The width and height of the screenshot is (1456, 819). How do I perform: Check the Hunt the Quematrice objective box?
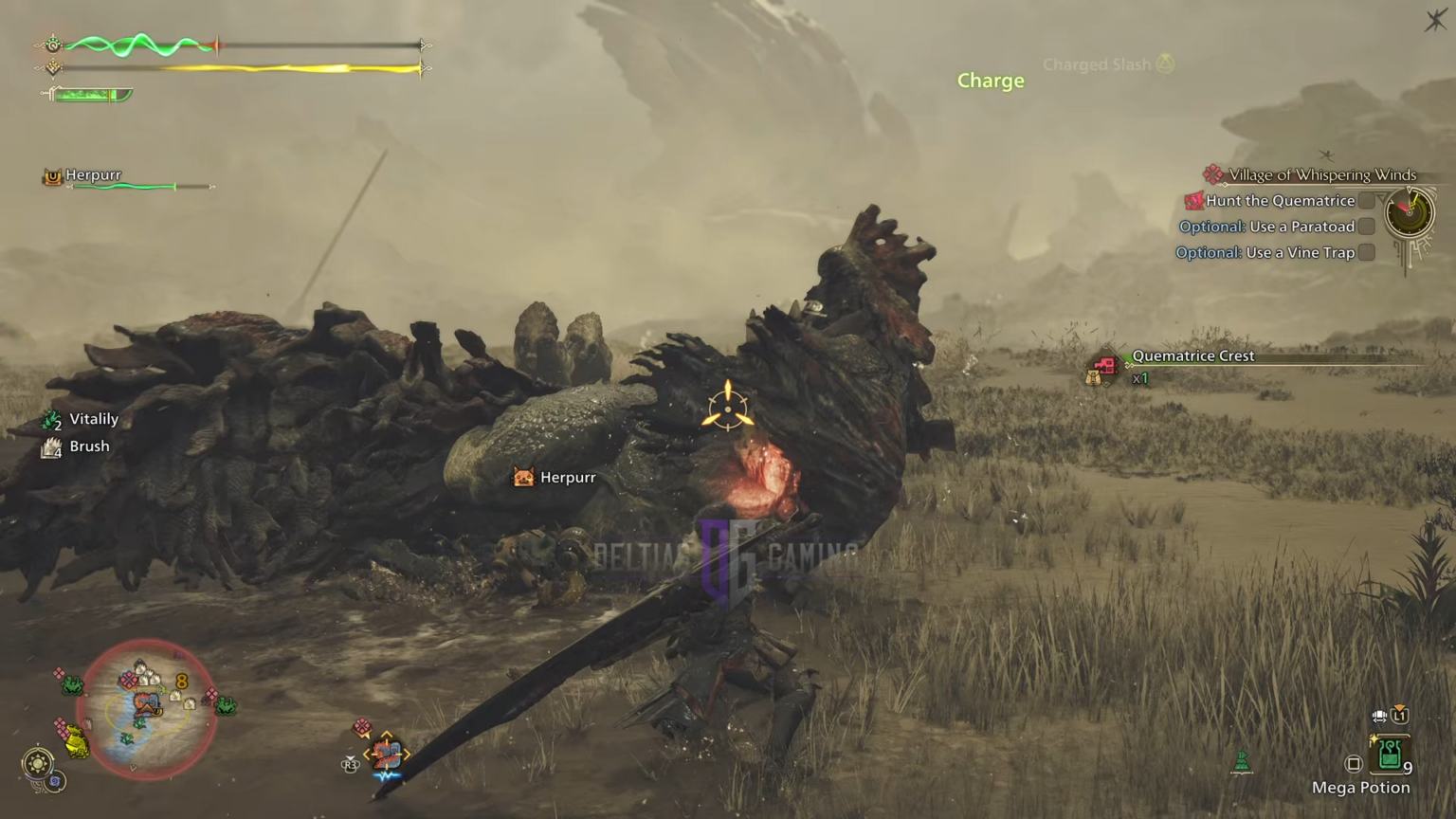click(1366, 200)
